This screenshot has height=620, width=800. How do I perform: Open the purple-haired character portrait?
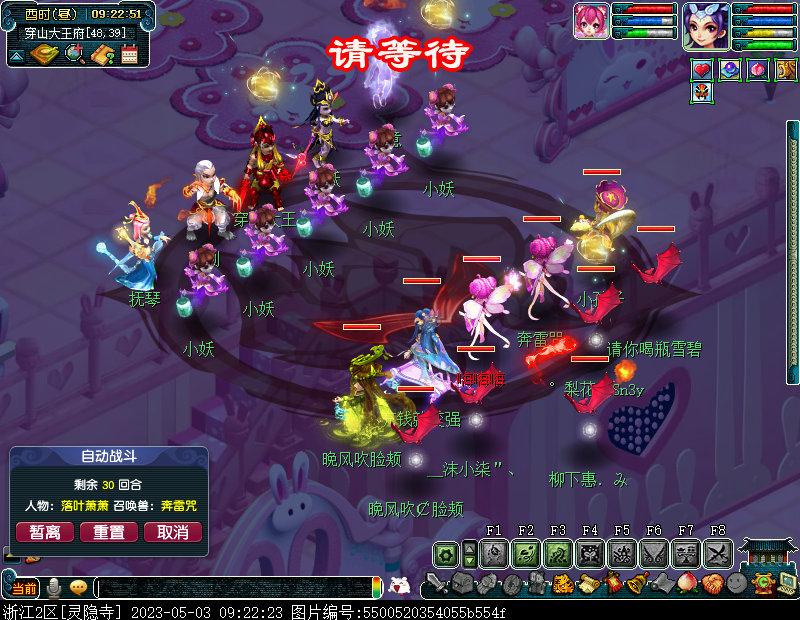tap(706, 24)
